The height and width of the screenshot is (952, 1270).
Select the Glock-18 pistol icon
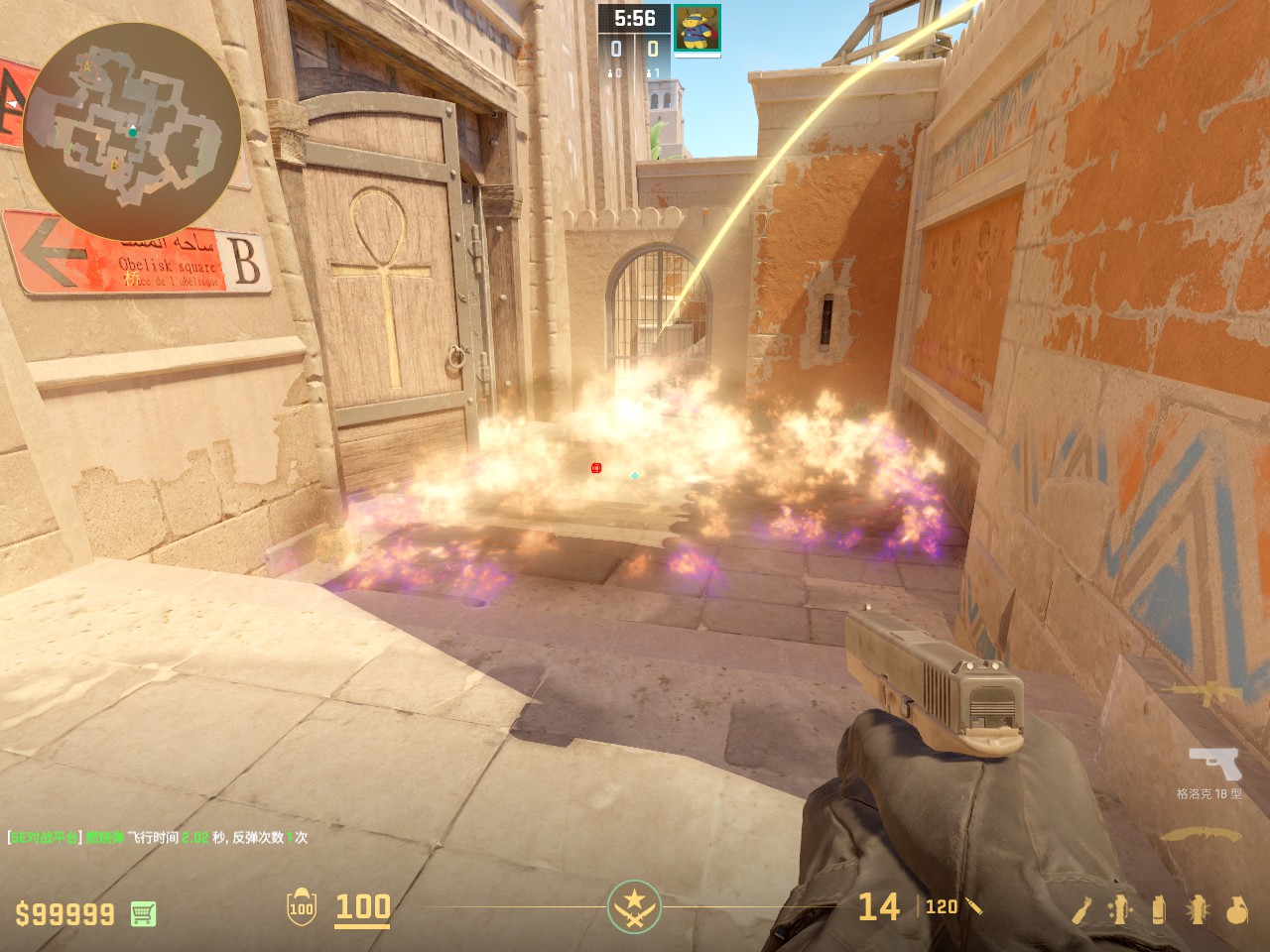1214,765
